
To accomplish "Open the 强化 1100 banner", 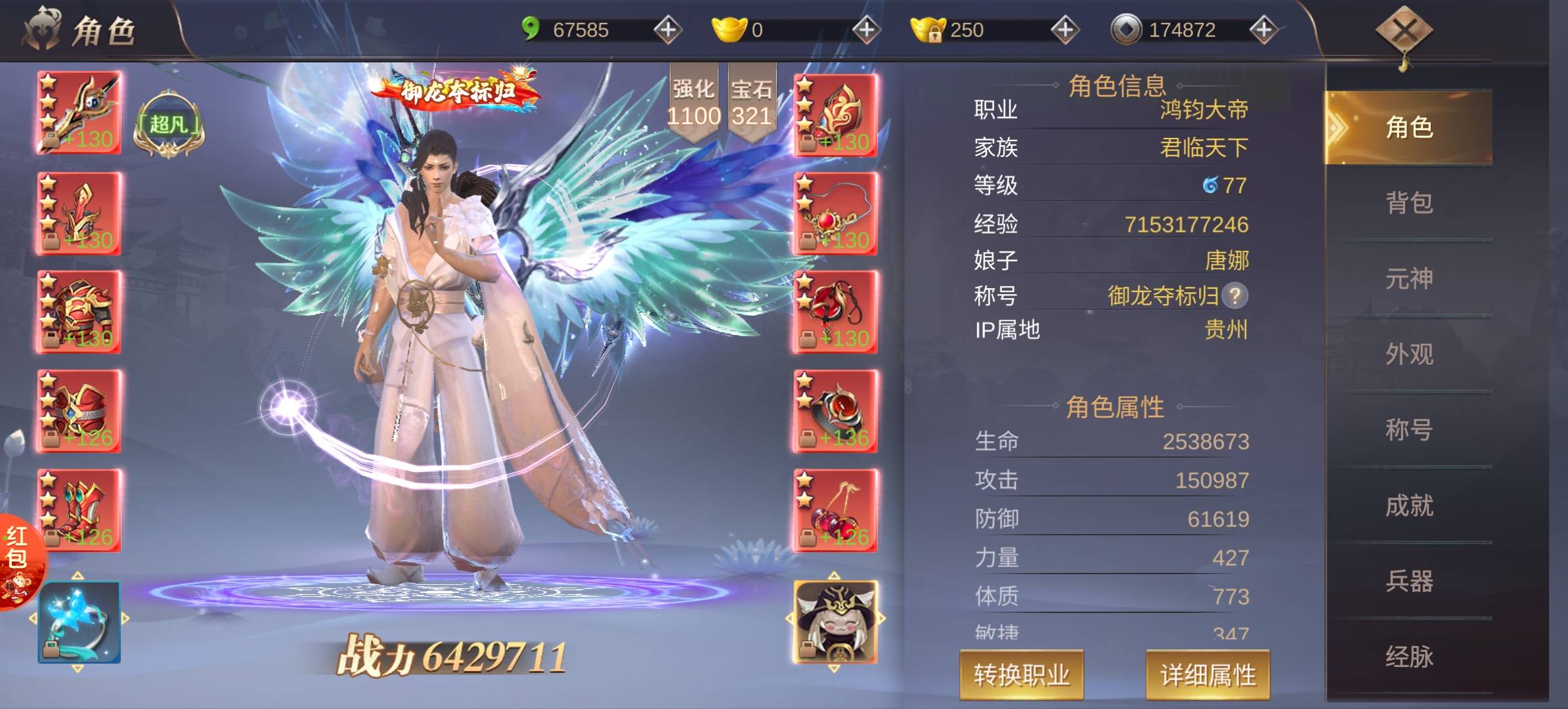I will 693,103.
